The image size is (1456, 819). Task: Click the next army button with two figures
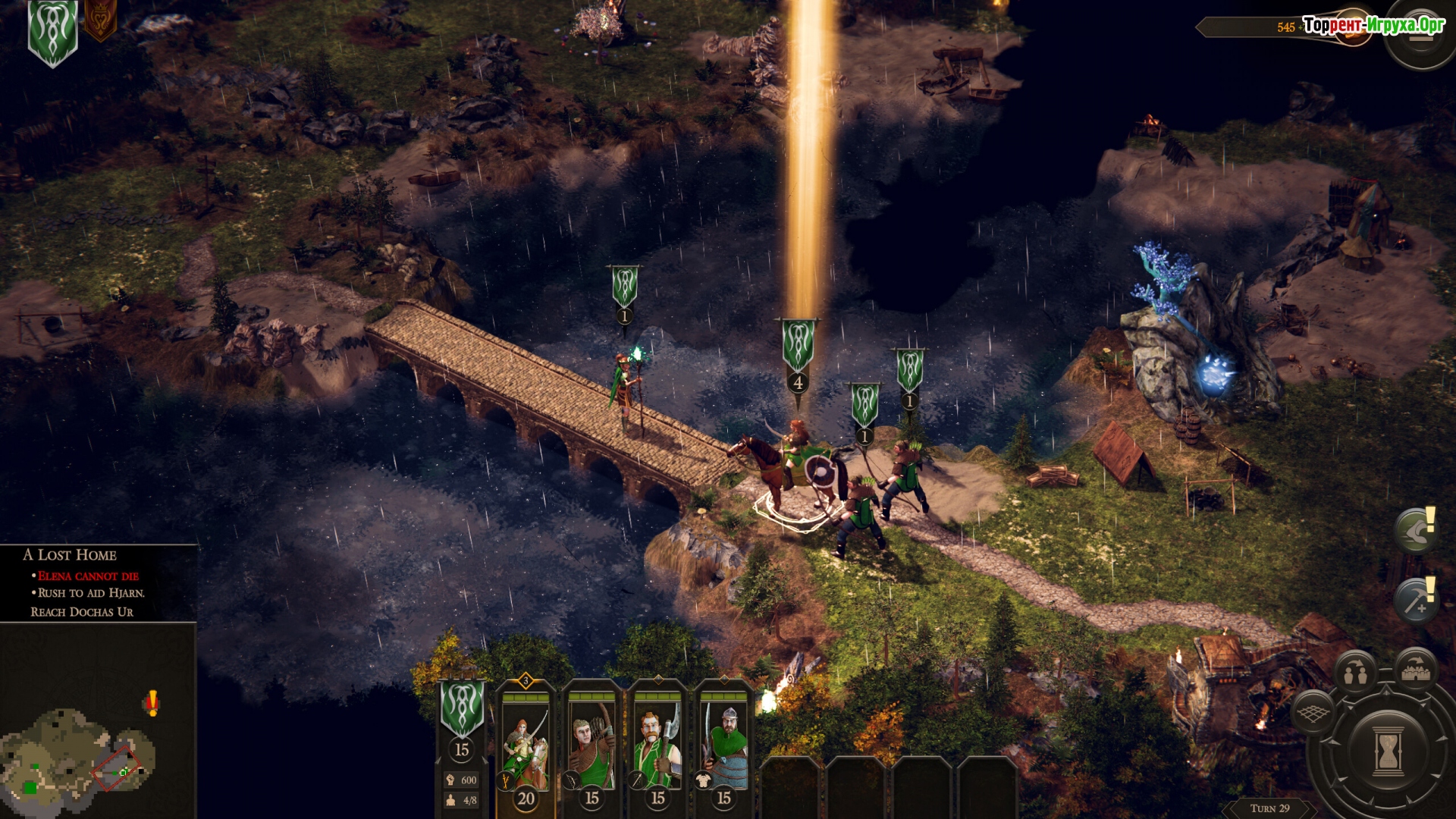point(1355,673)
